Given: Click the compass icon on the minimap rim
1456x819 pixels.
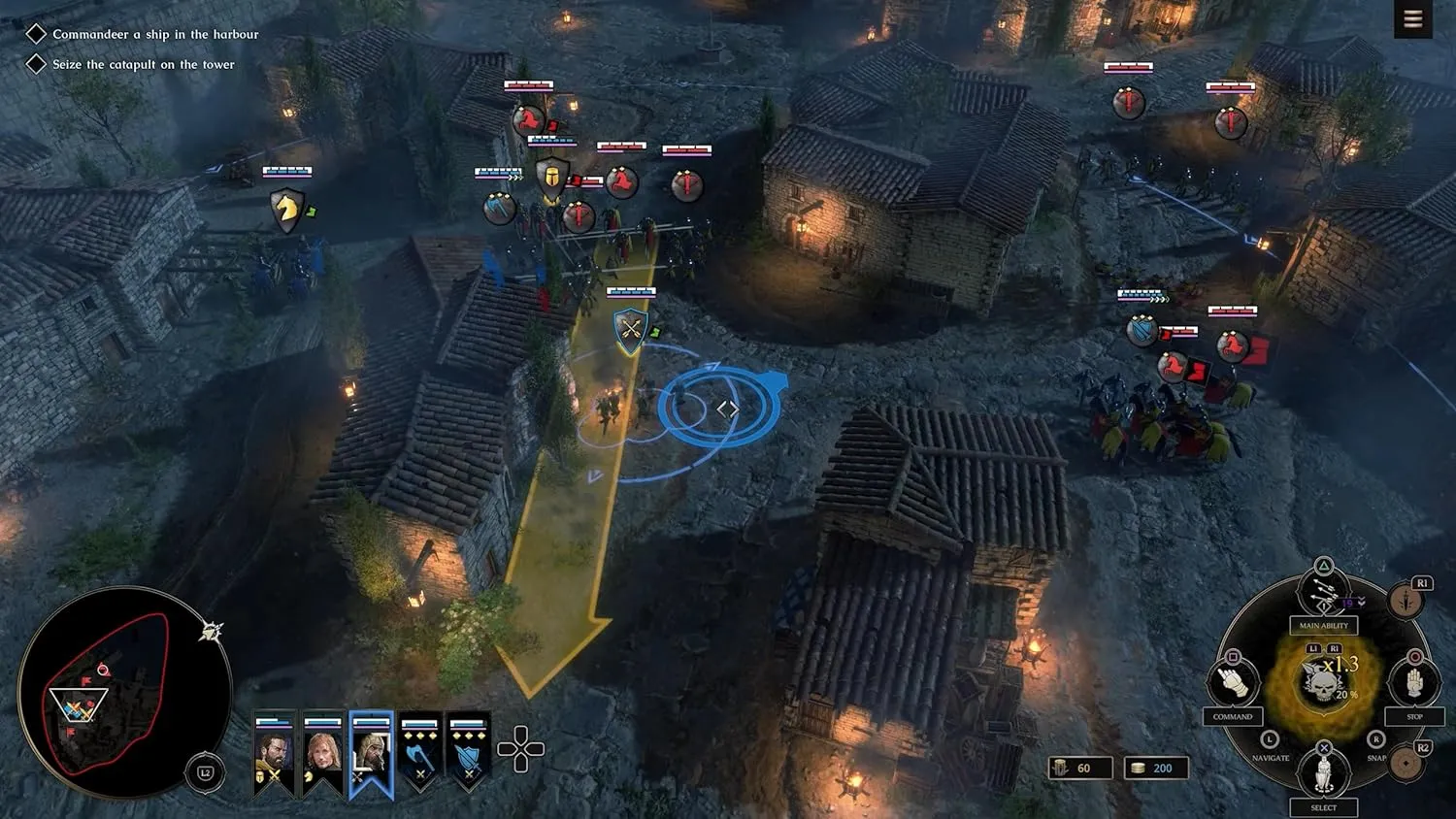Looking at the screenshot, I should click(212, 632).
